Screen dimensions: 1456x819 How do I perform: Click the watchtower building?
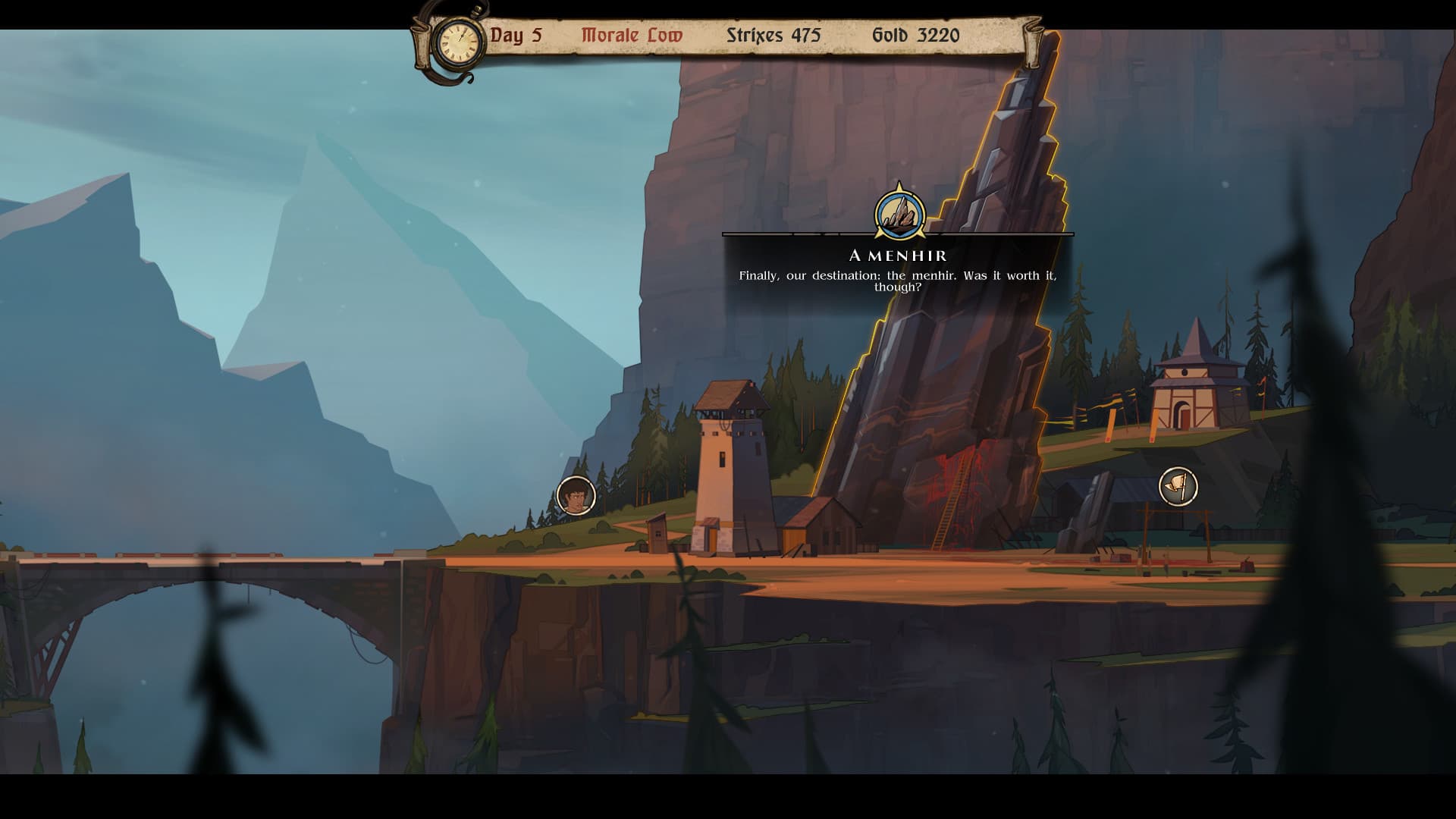(x=733, y=463)
